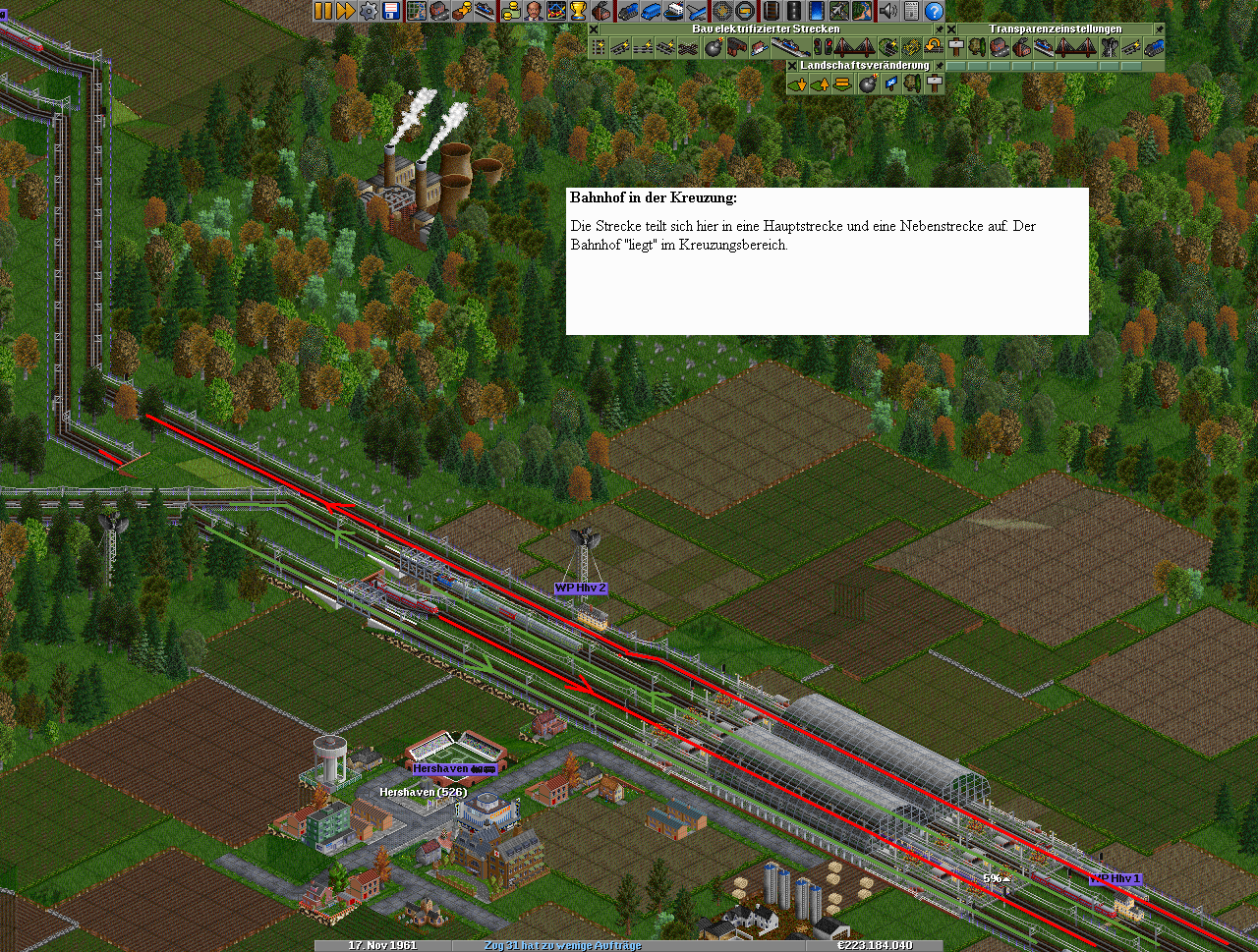View the league table trophy menu

578,11
